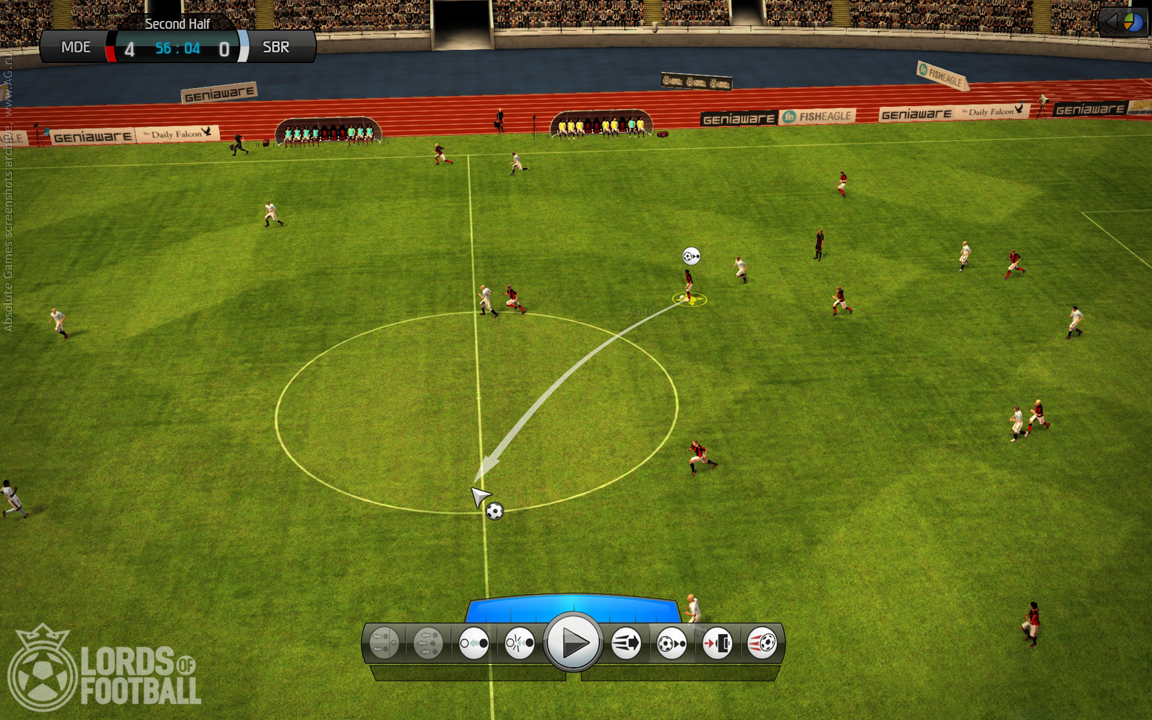Image resolution: width=1152 pixels, height=720 pixels.
Task: Click the large play button in the command bar
Action: click(x=573, y=642)
